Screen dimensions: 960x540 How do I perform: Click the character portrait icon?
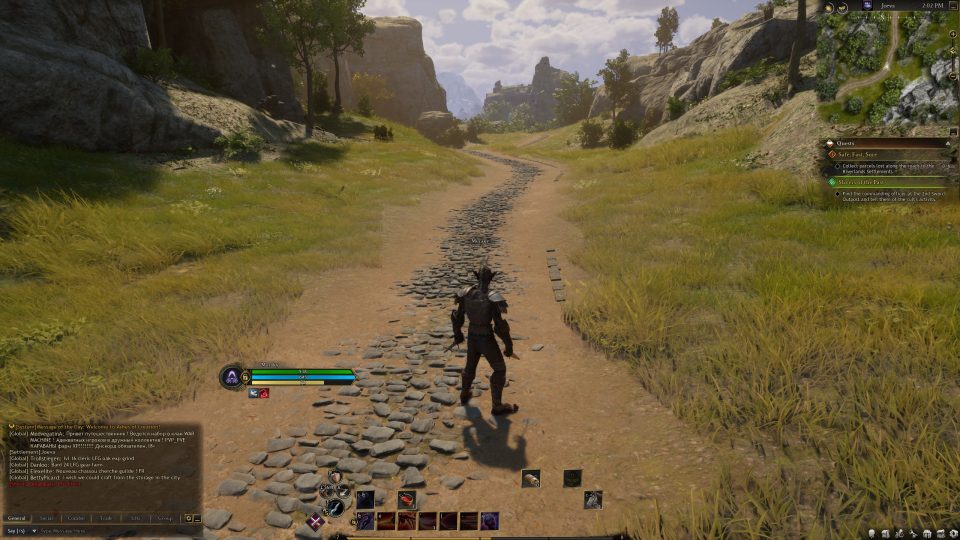coord(231,376)
